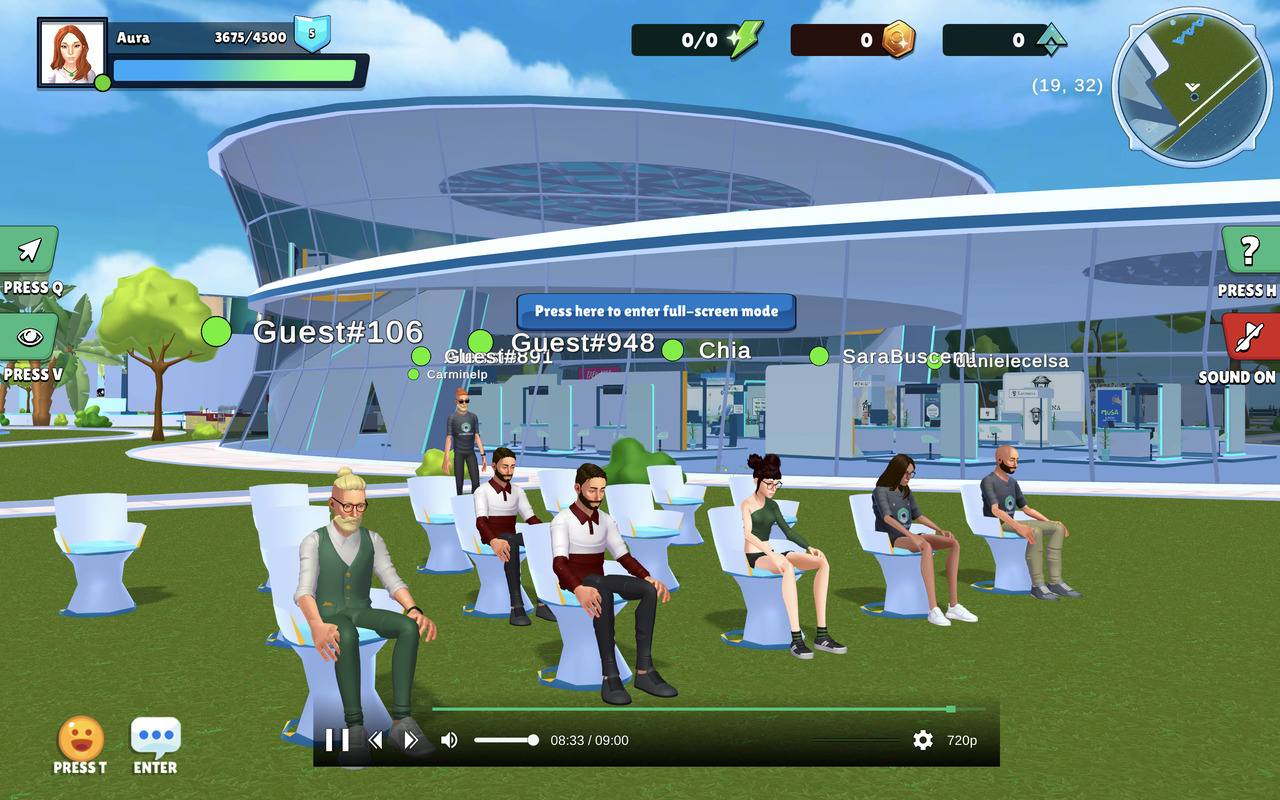Open video settings gear
Screen dimensions: 1280x800
pos(922,740)
